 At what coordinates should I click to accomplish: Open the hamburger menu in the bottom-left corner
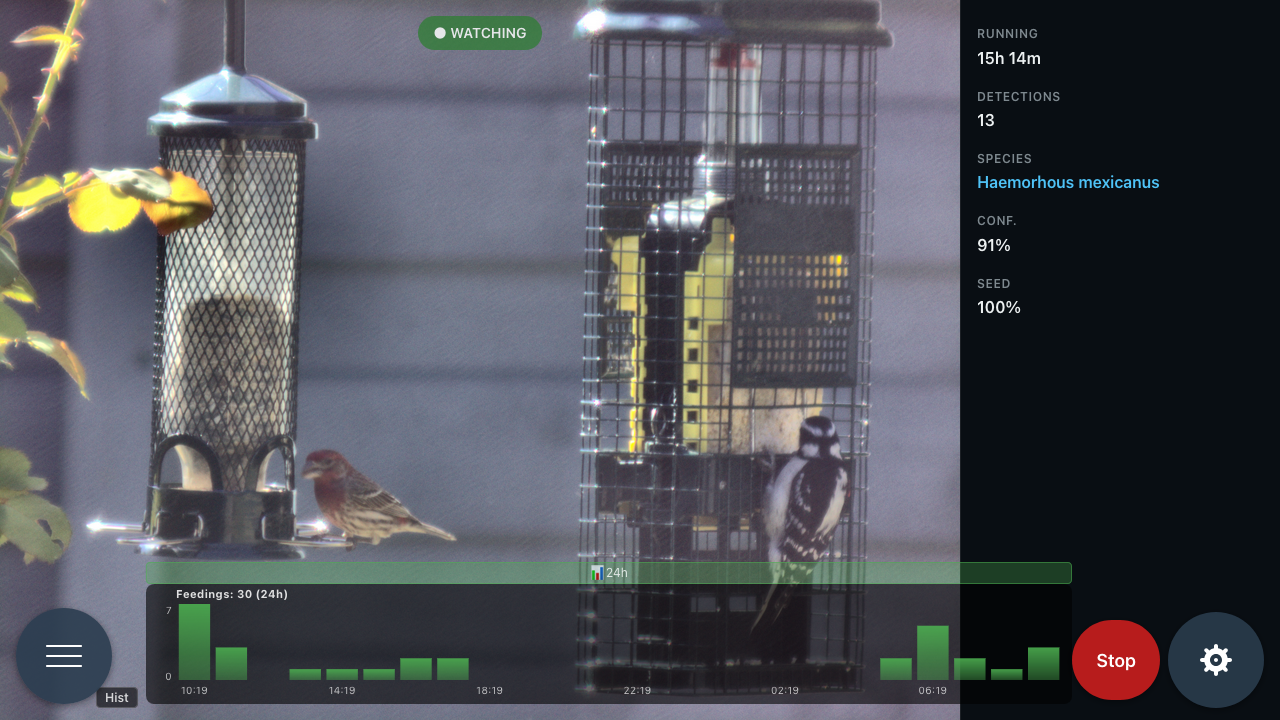(64, 655)
